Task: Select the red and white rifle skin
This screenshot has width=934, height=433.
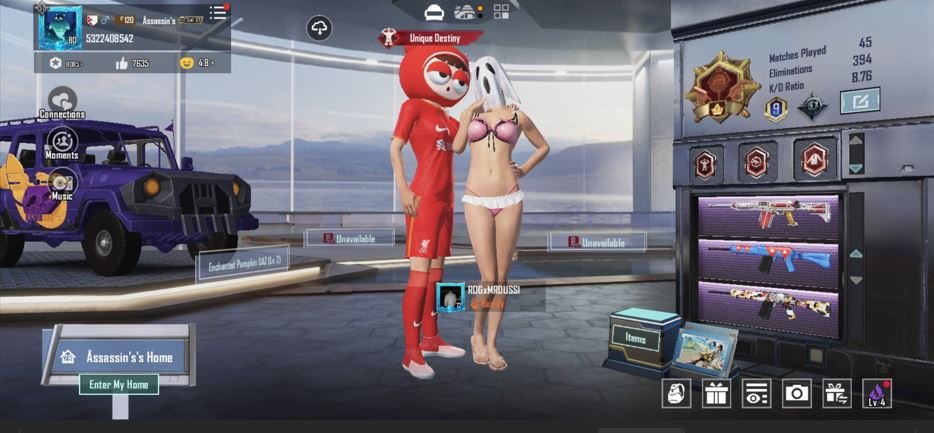Action: pos(768,217)
